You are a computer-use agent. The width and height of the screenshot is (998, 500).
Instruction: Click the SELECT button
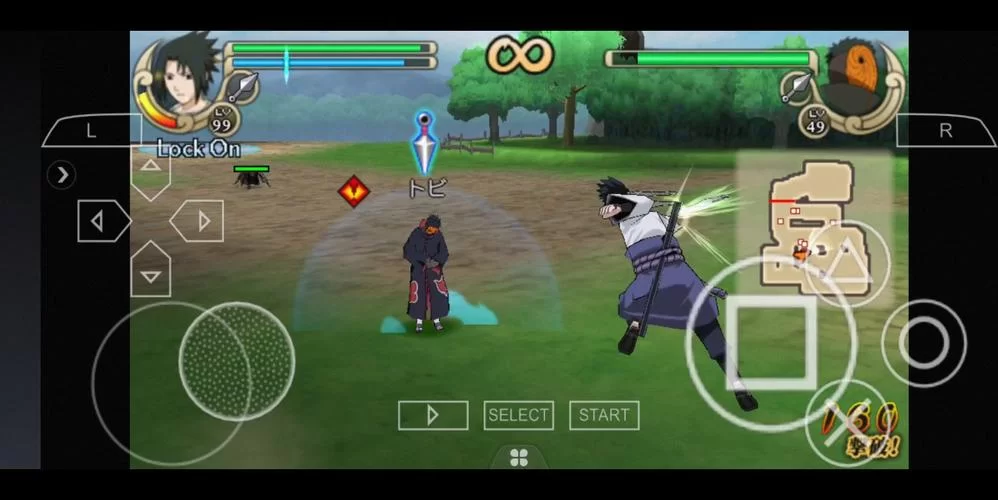tap(519, 415)
